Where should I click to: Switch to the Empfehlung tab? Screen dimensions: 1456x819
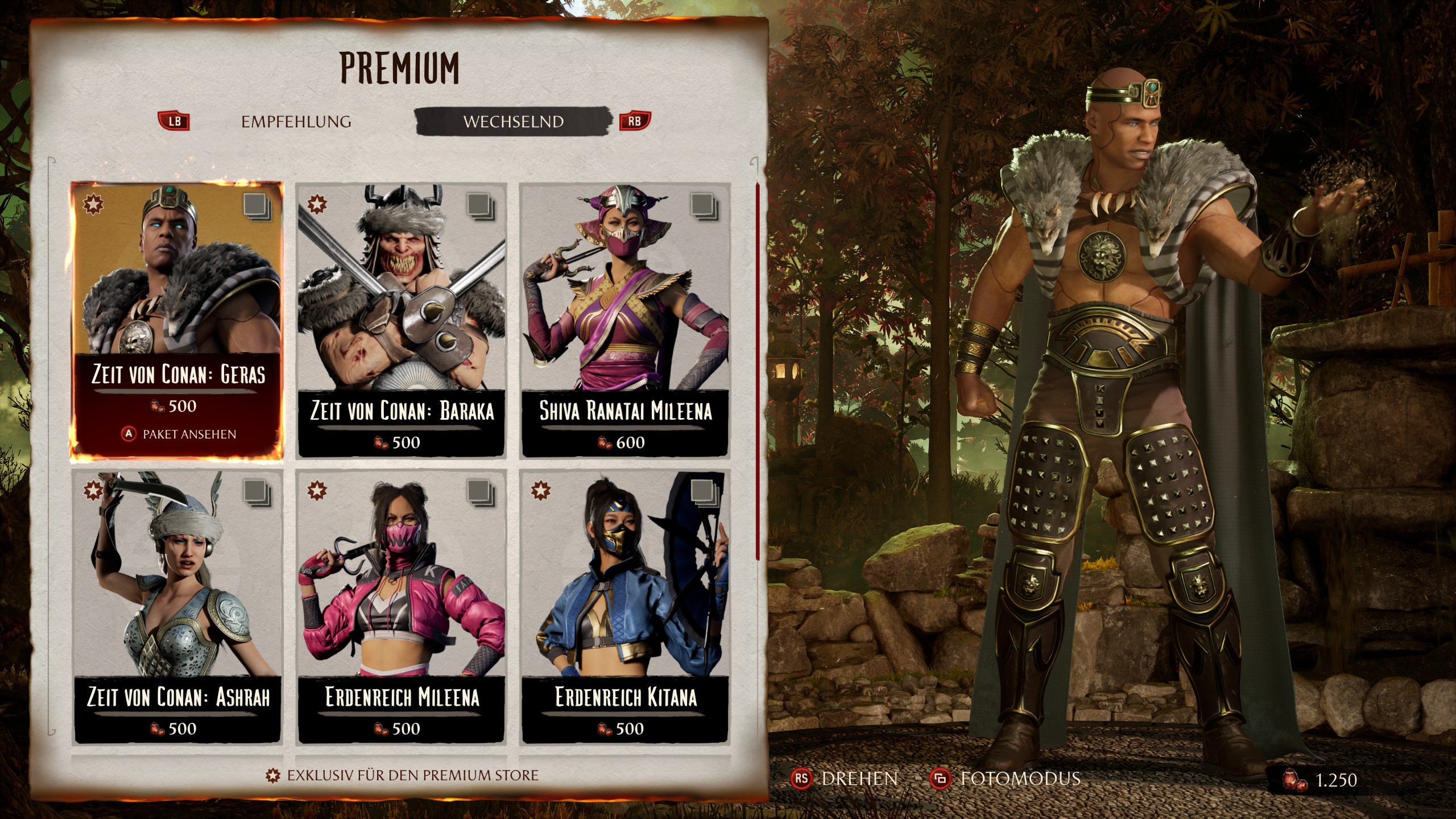[x=296, y=122]
